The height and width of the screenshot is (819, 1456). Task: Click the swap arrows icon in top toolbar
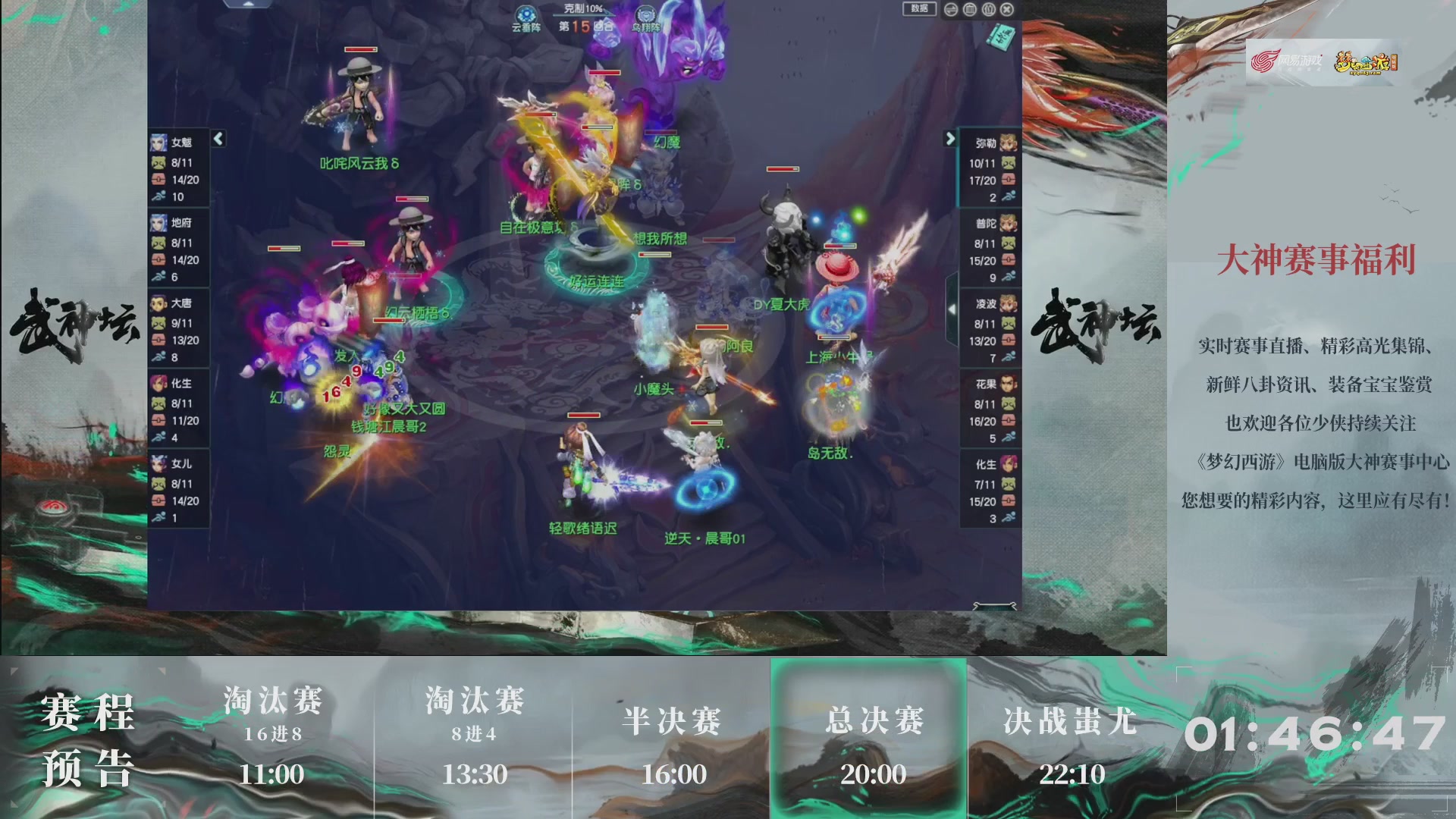click(950, 9)
